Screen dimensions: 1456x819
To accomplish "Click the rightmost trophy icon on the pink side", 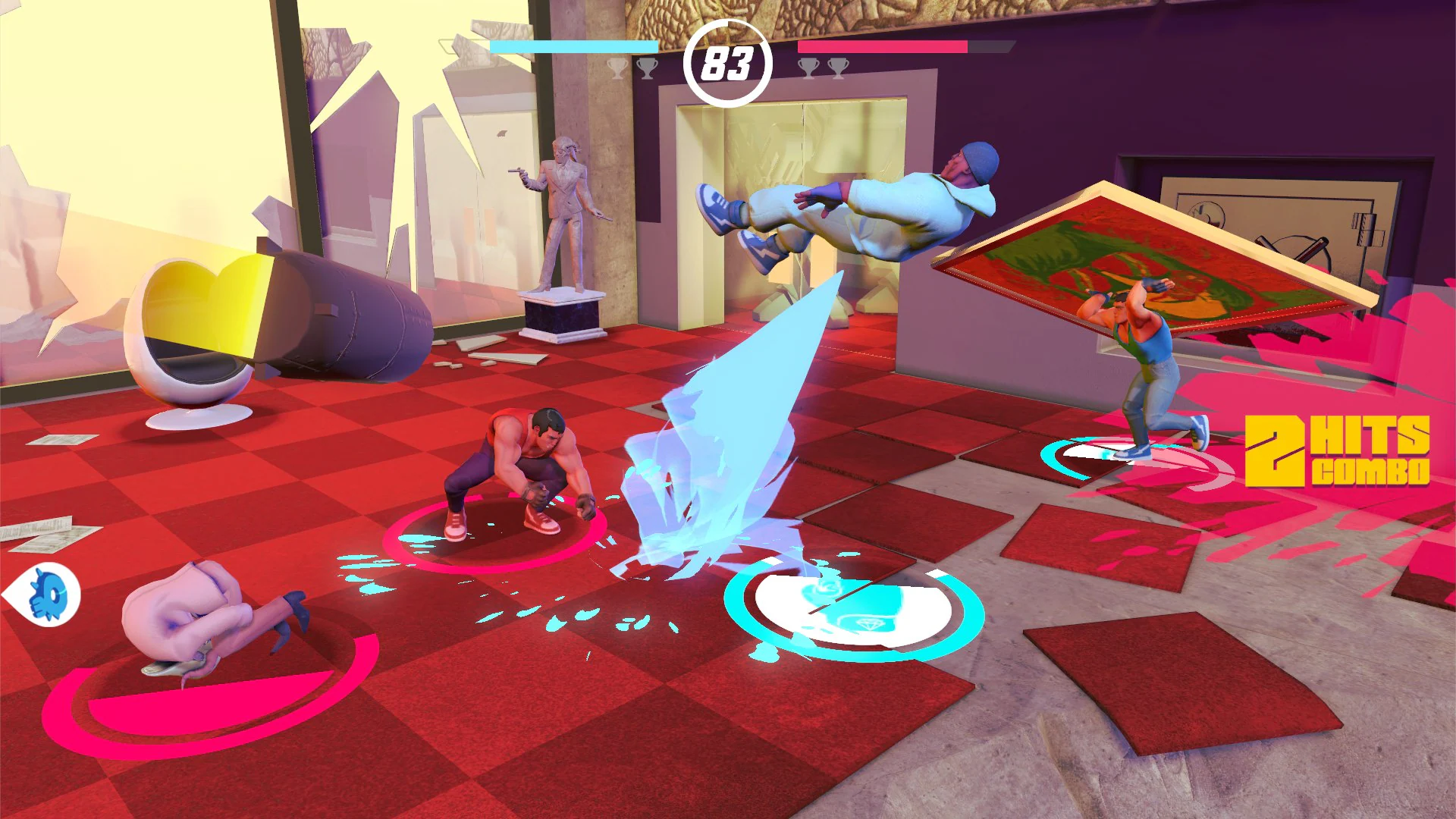I will (837, 68).
